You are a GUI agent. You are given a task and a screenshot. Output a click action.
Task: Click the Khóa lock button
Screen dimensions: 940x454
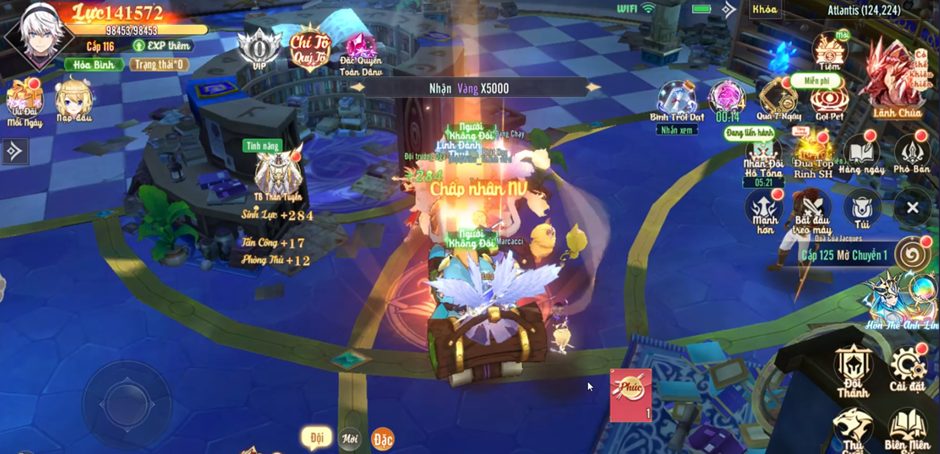765,9
